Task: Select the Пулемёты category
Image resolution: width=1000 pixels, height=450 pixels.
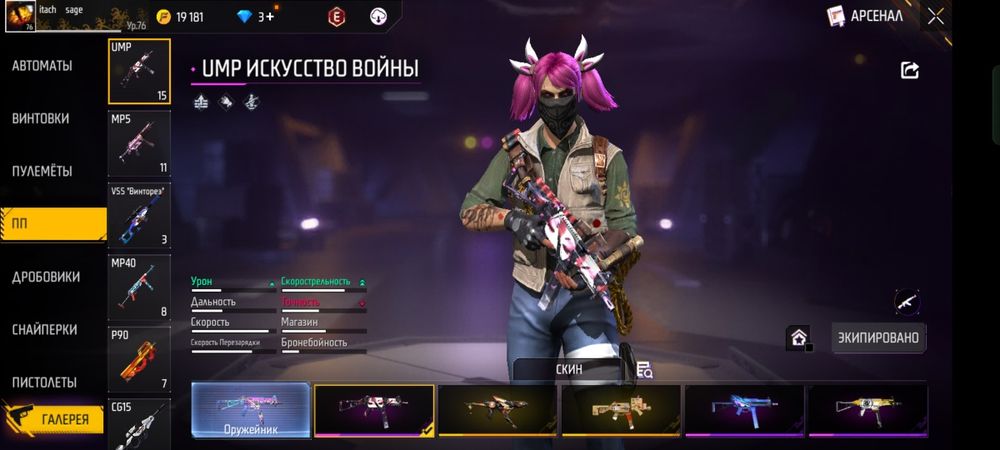Action: pyautogui.click(x=42, y=171)
